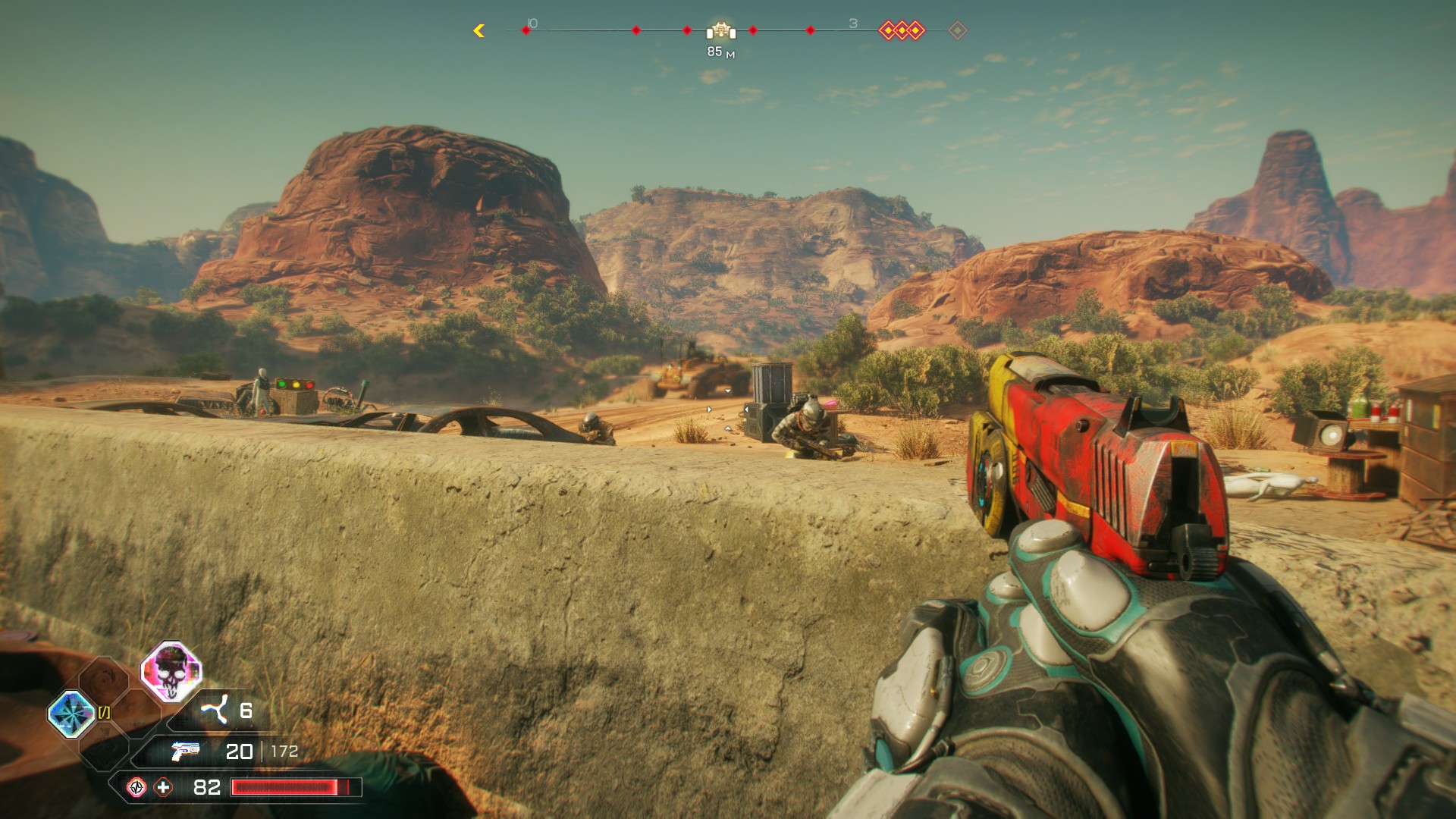Select the wingstick boomerang icon
1456x819 pixels.
pyautogui.click(x=214, y=711)
